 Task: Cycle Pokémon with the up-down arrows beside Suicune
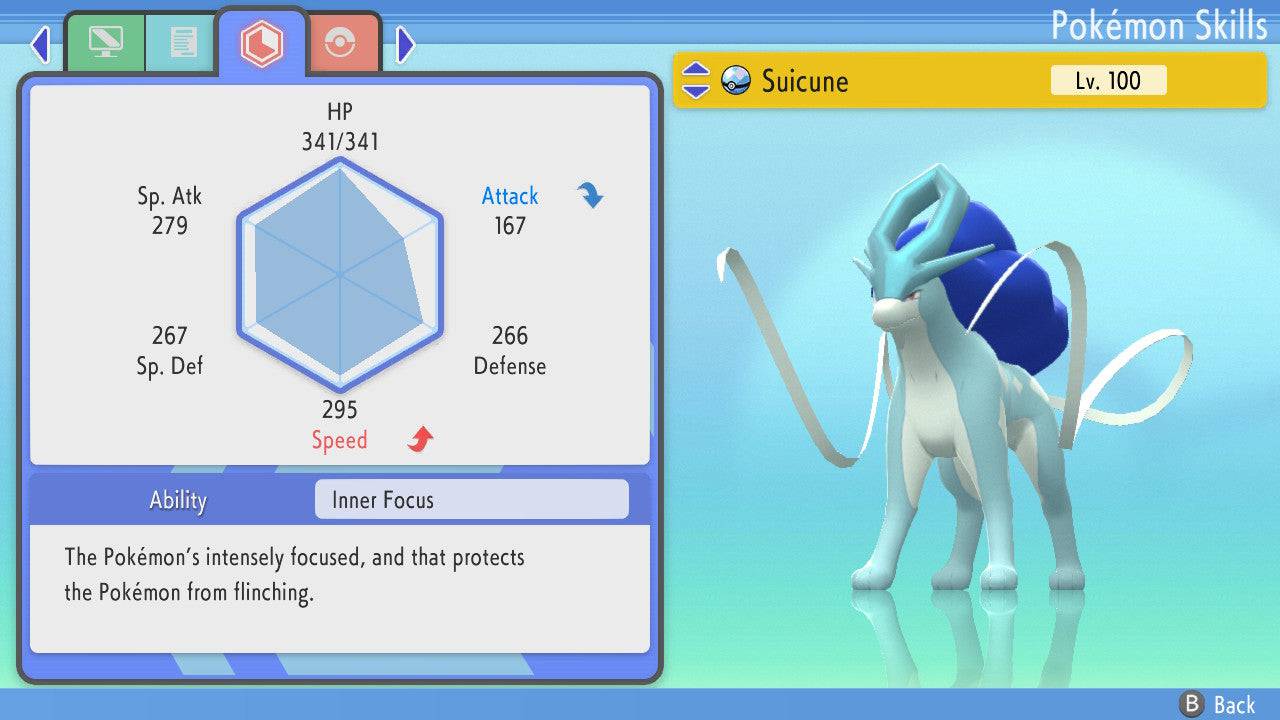pos(696,81)
